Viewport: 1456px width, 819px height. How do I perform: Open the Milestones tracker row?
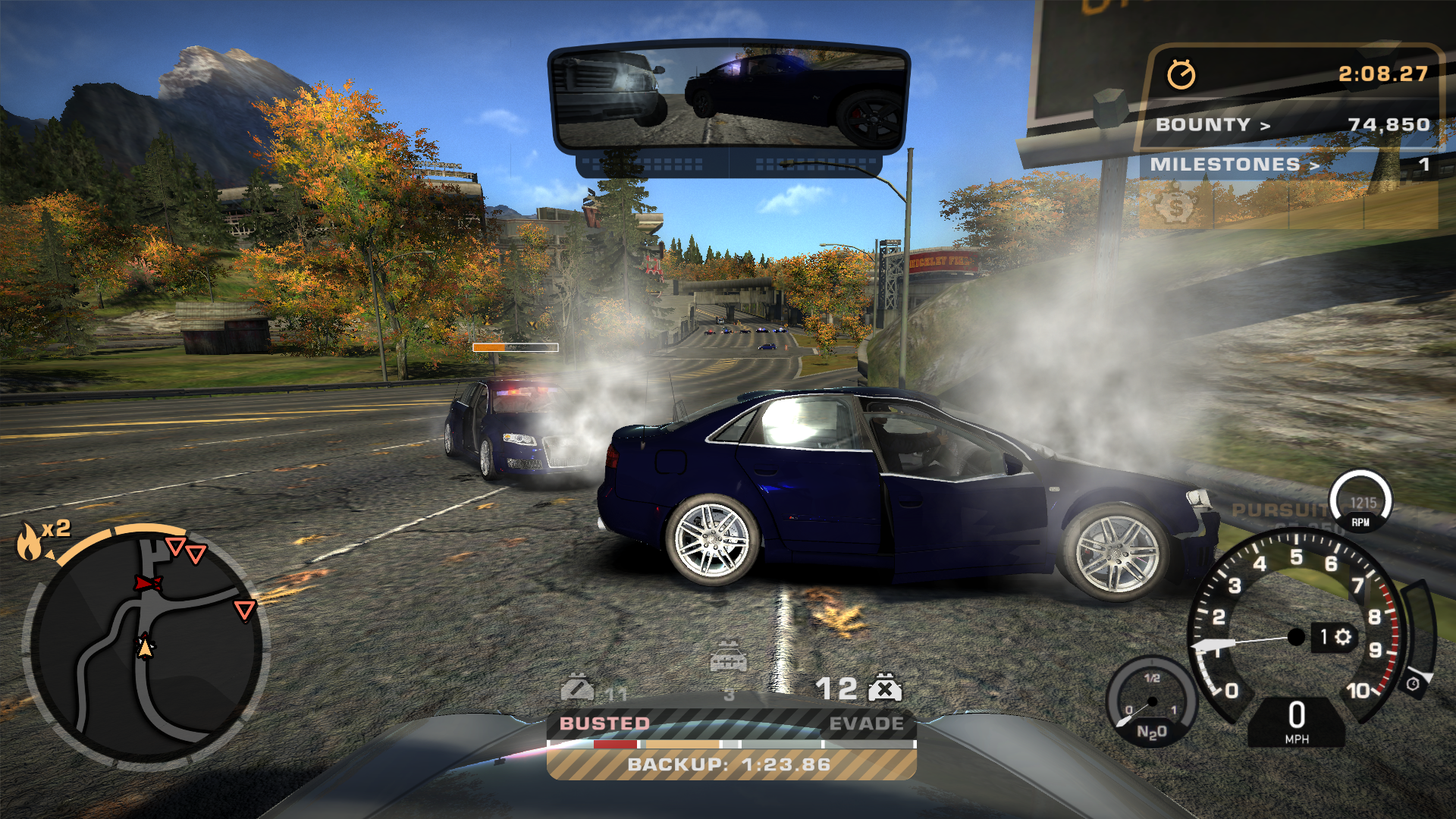click(1289, 165)
